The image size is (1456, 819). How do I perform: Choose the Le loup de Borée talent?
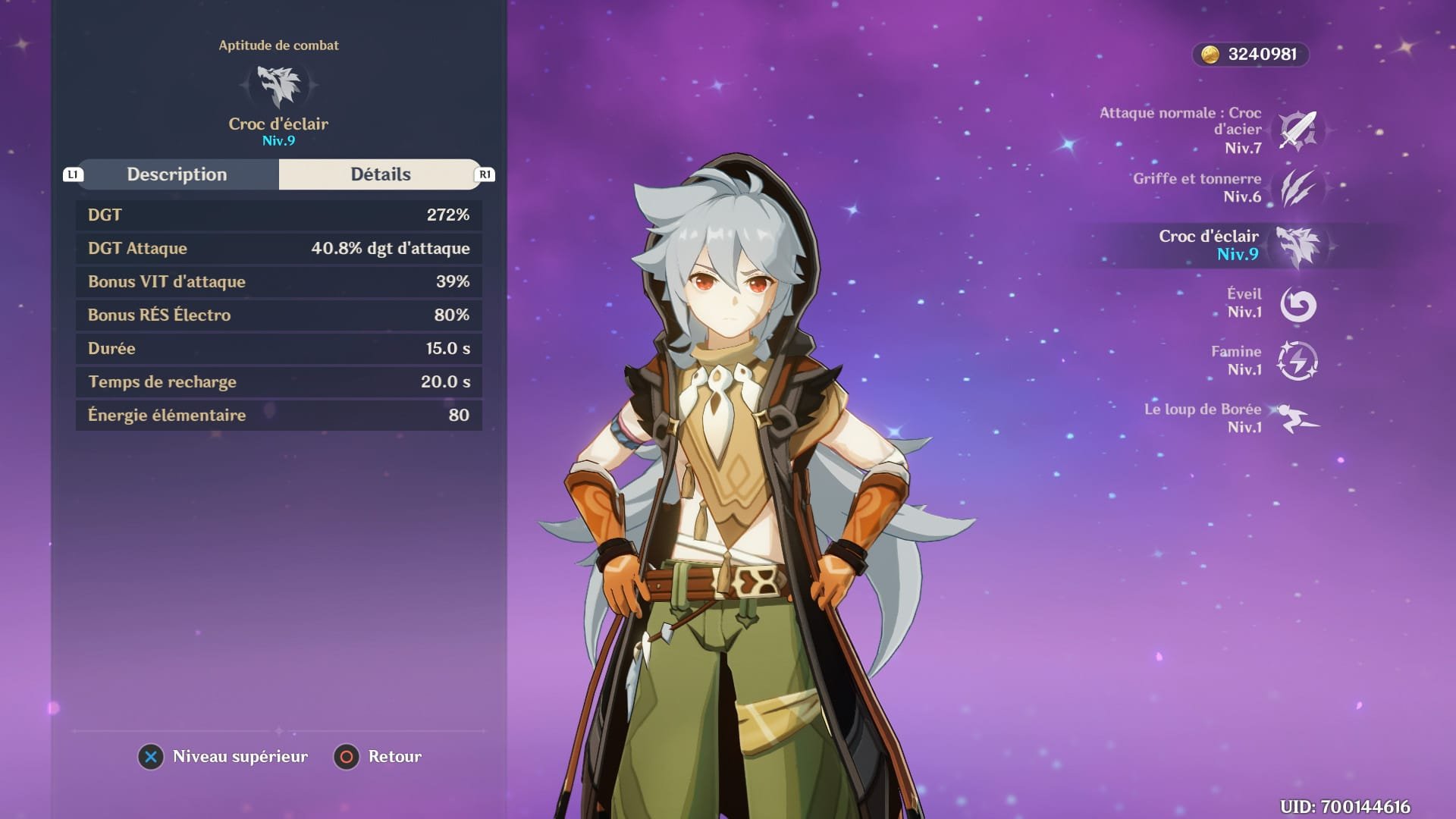(1298, 419)
